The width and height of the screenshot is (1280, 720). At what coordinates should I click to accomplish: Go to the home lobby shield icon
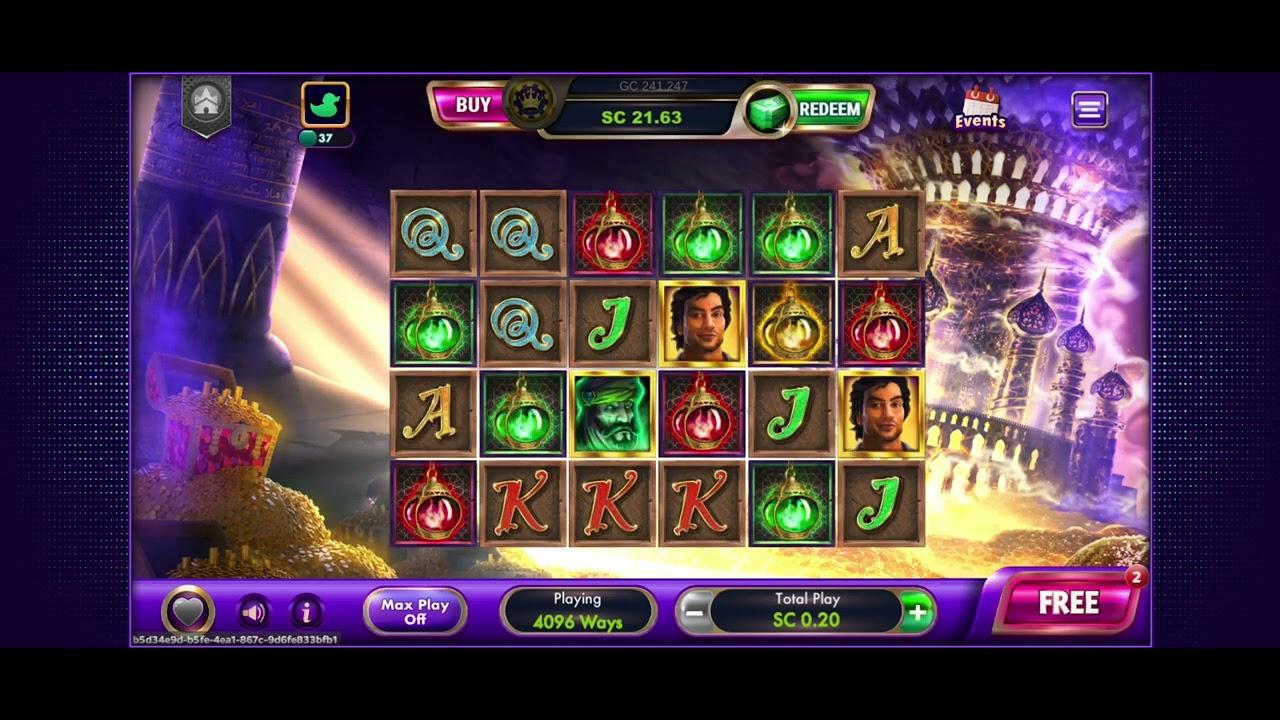207,102
